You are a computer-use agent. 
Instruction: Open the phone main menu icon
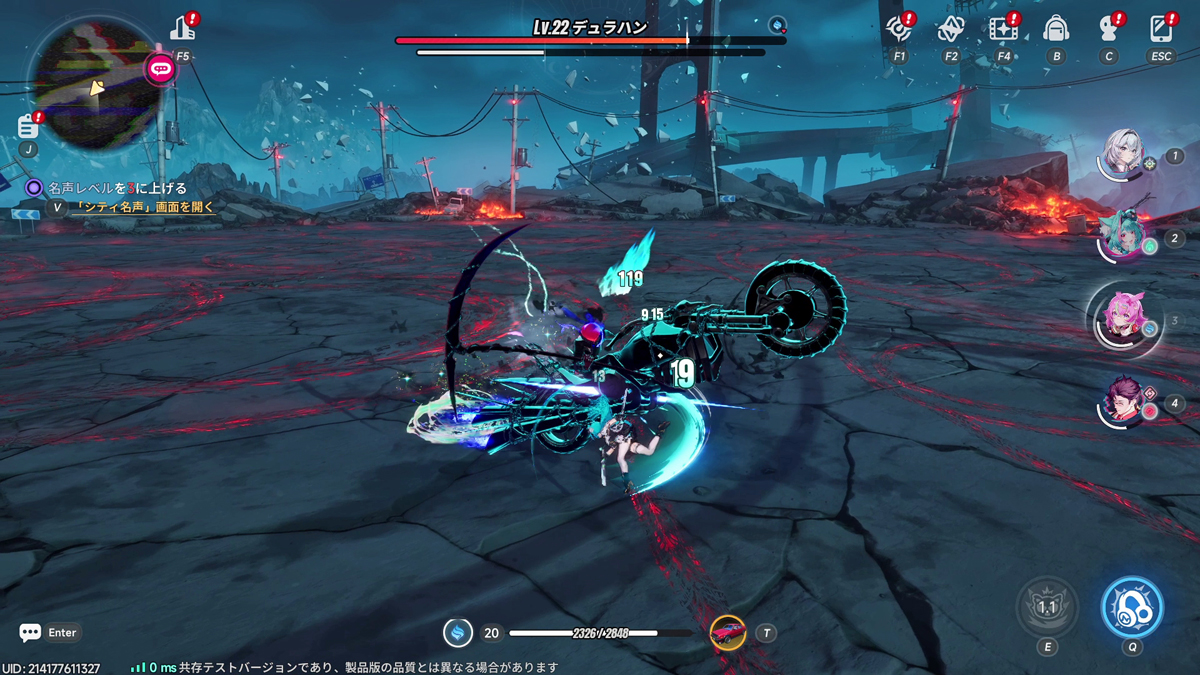(1161, 29)
